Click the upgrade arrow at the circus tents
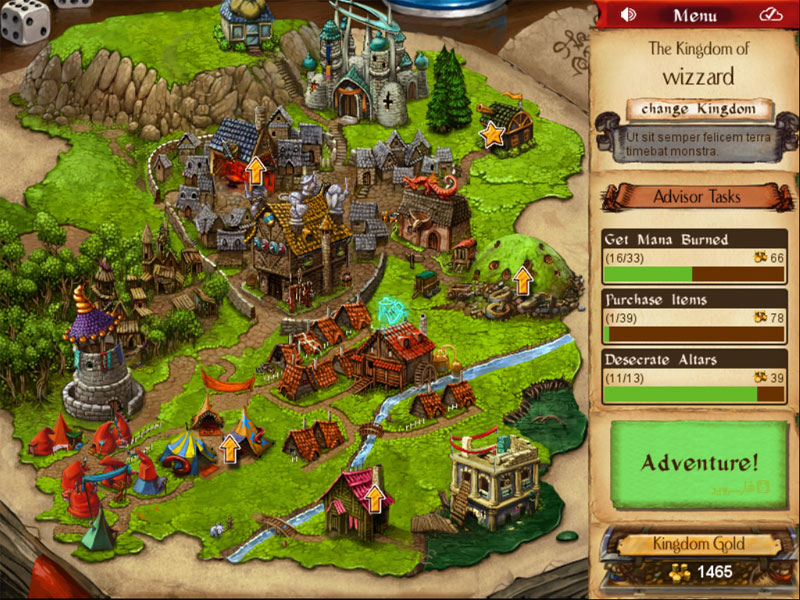The image size is (800, 600). [x=230, y=449]
